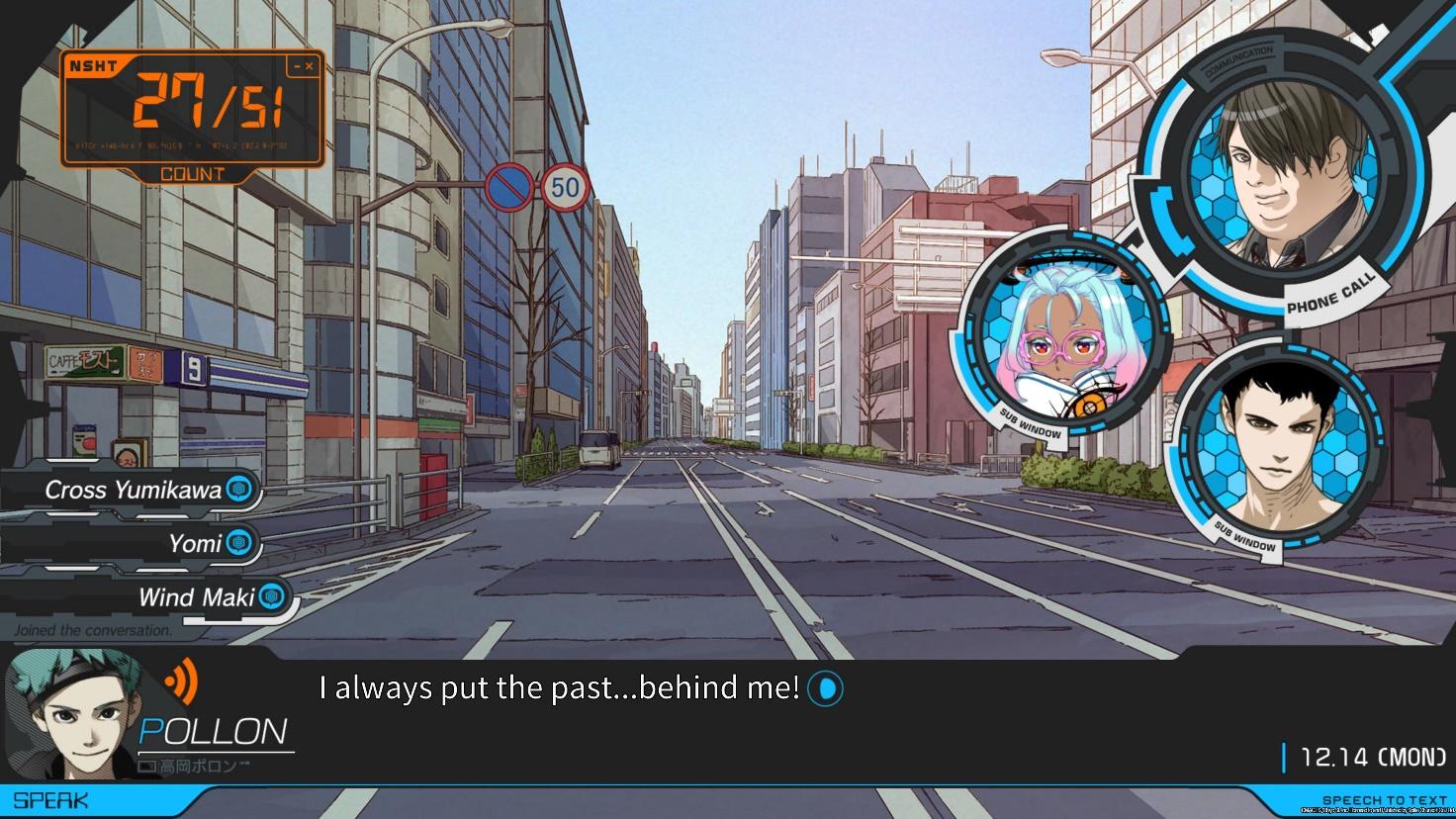The image size is (1456, 819).
Task: Advance the dialogue with the continue indicator
Action: 825,689
